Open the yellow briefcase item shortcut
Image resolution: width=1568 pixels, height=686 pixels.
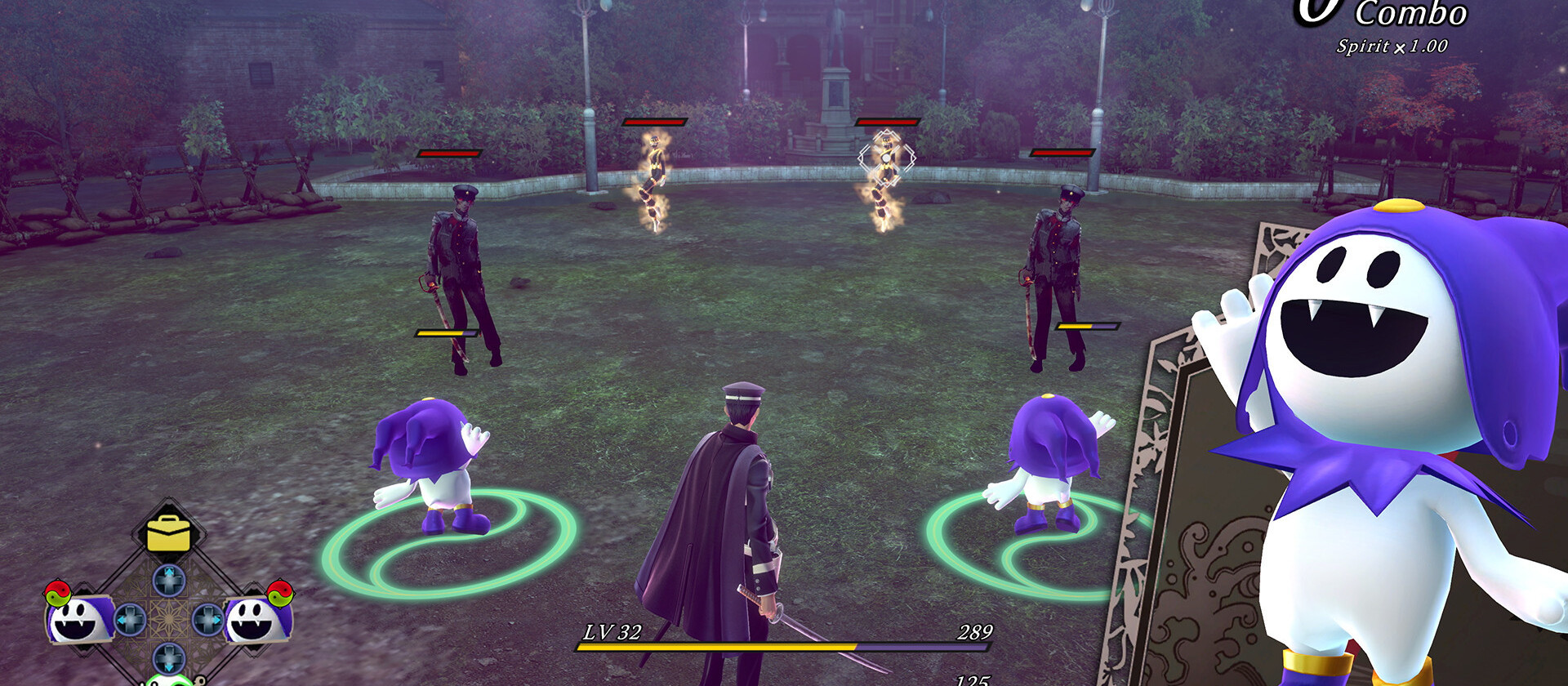pos(168,534)
